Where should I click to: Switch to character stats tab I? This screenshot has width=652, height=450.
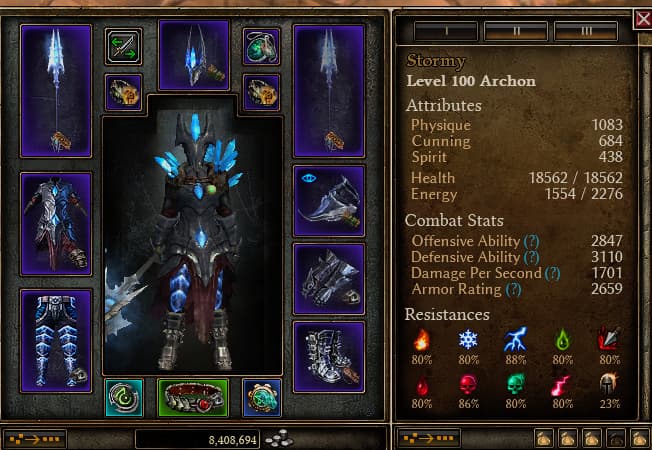pyautogui.click(x=445, y=31)
